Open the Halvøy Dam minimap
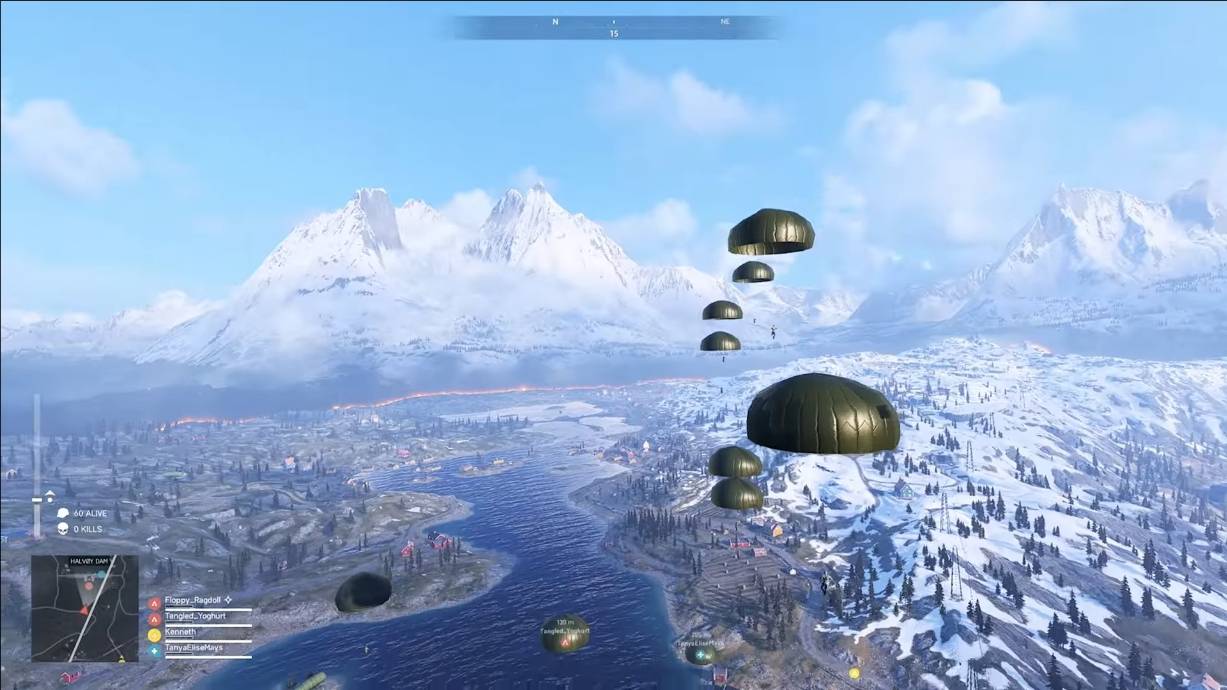The height and width of the screenshot is (690, 1227). (84, 609)
